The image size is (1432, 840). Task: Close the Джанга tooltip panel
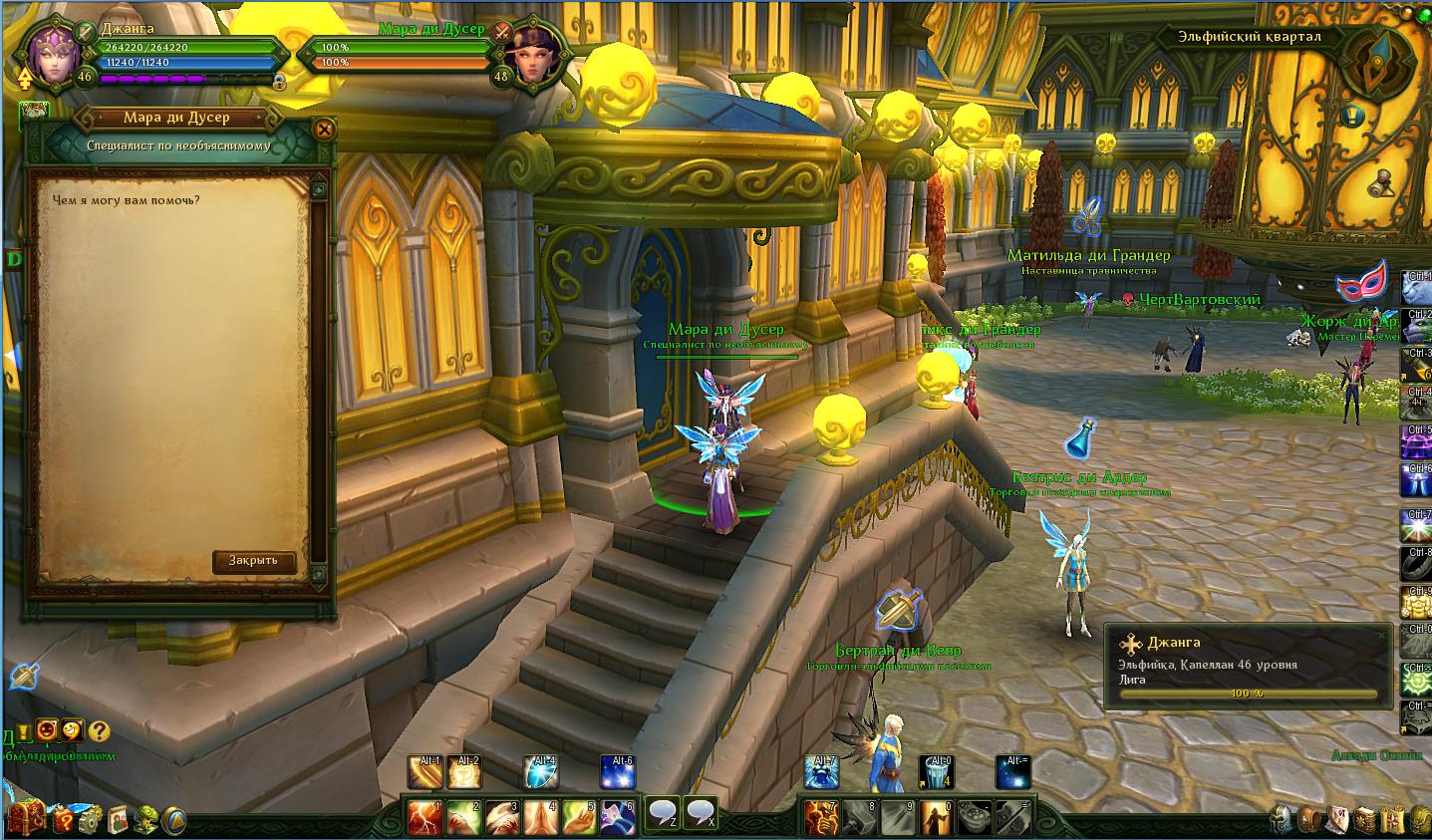[1380, 635]
